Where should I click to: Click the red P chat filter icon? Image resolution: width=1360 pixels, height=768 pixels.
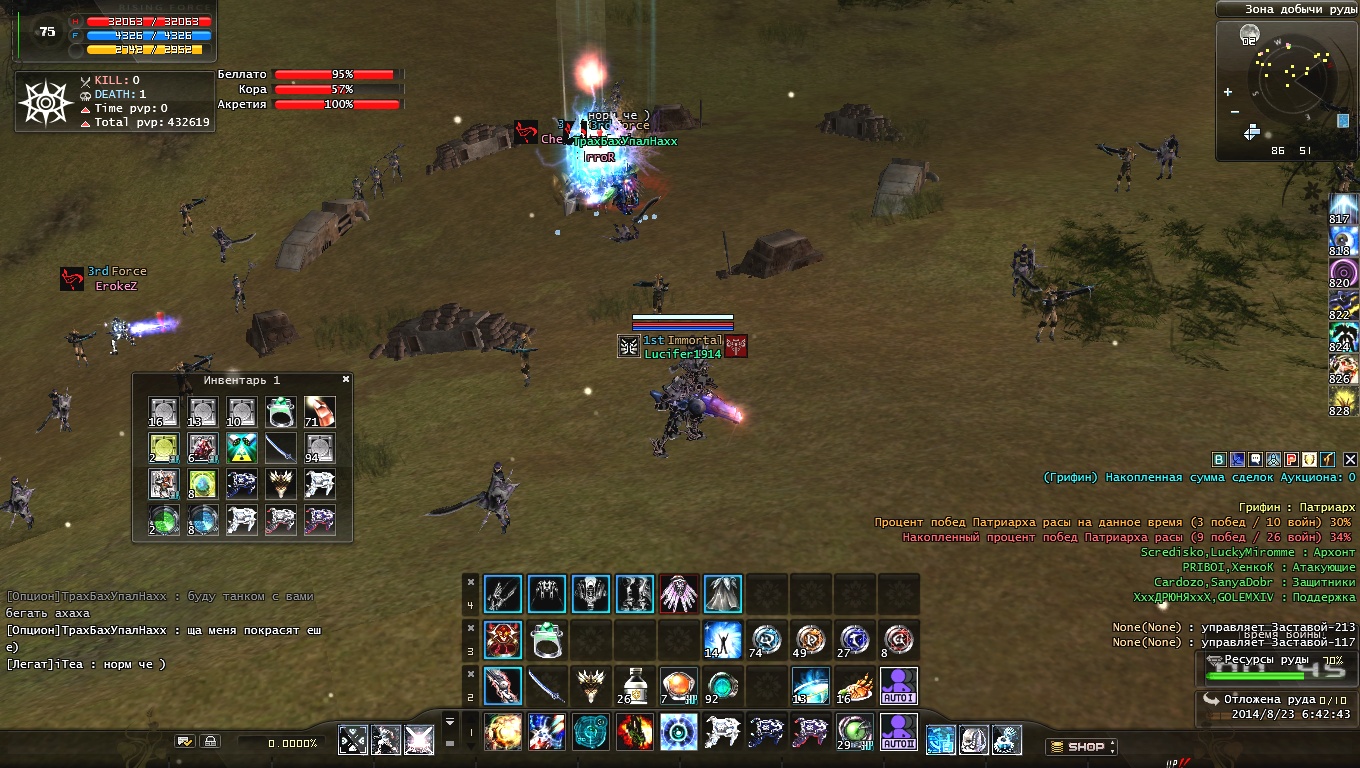pos(1291,459)
